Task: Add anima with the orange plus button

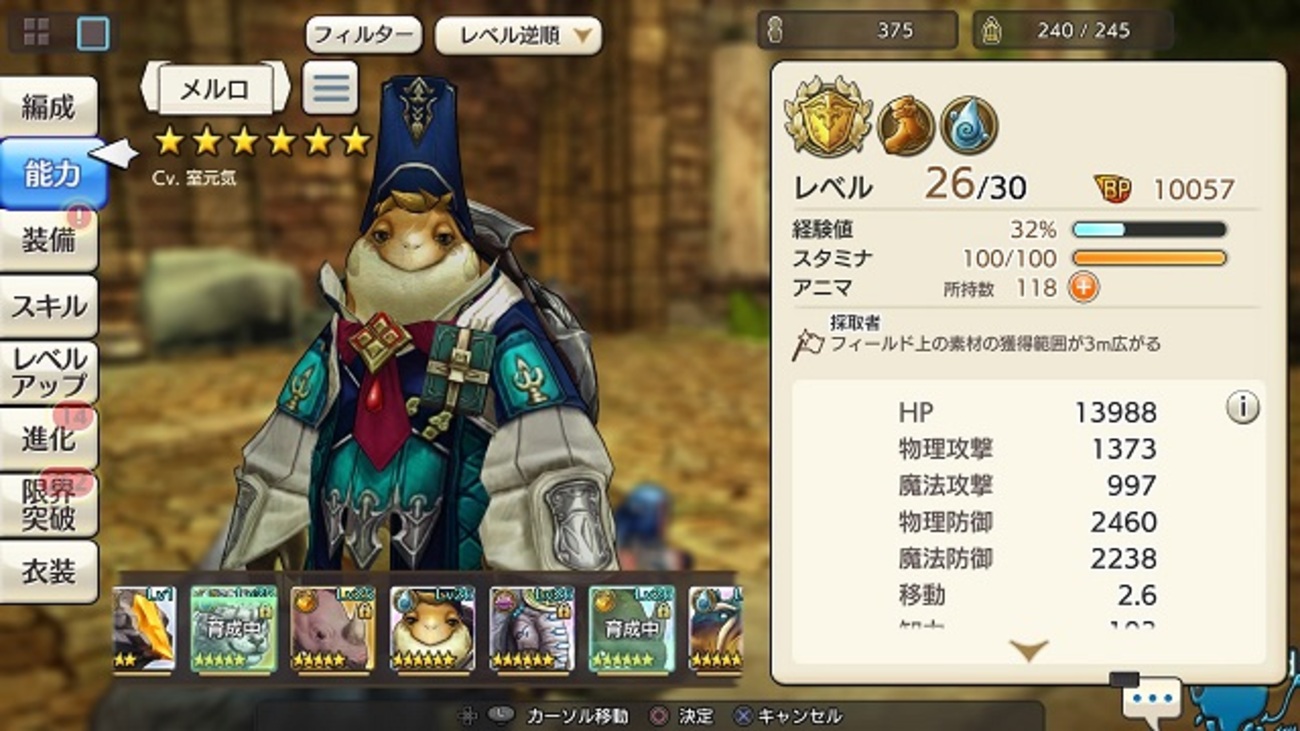Action: pyautogui.click(x=1083, y=288)
